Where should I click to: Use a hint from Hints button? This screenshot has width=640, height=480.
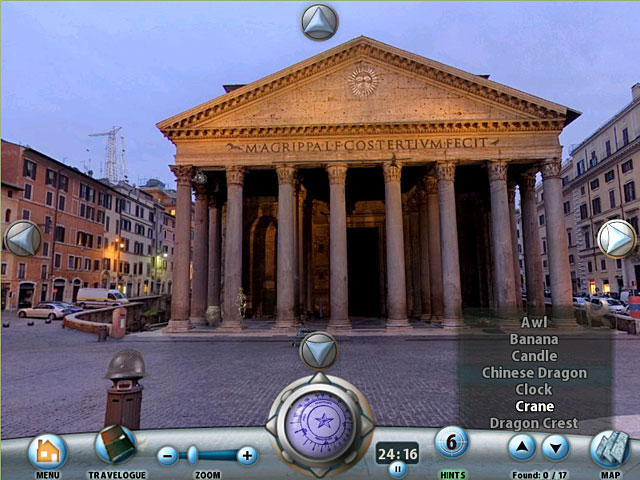pyautogui.click(x=451, y=442)
